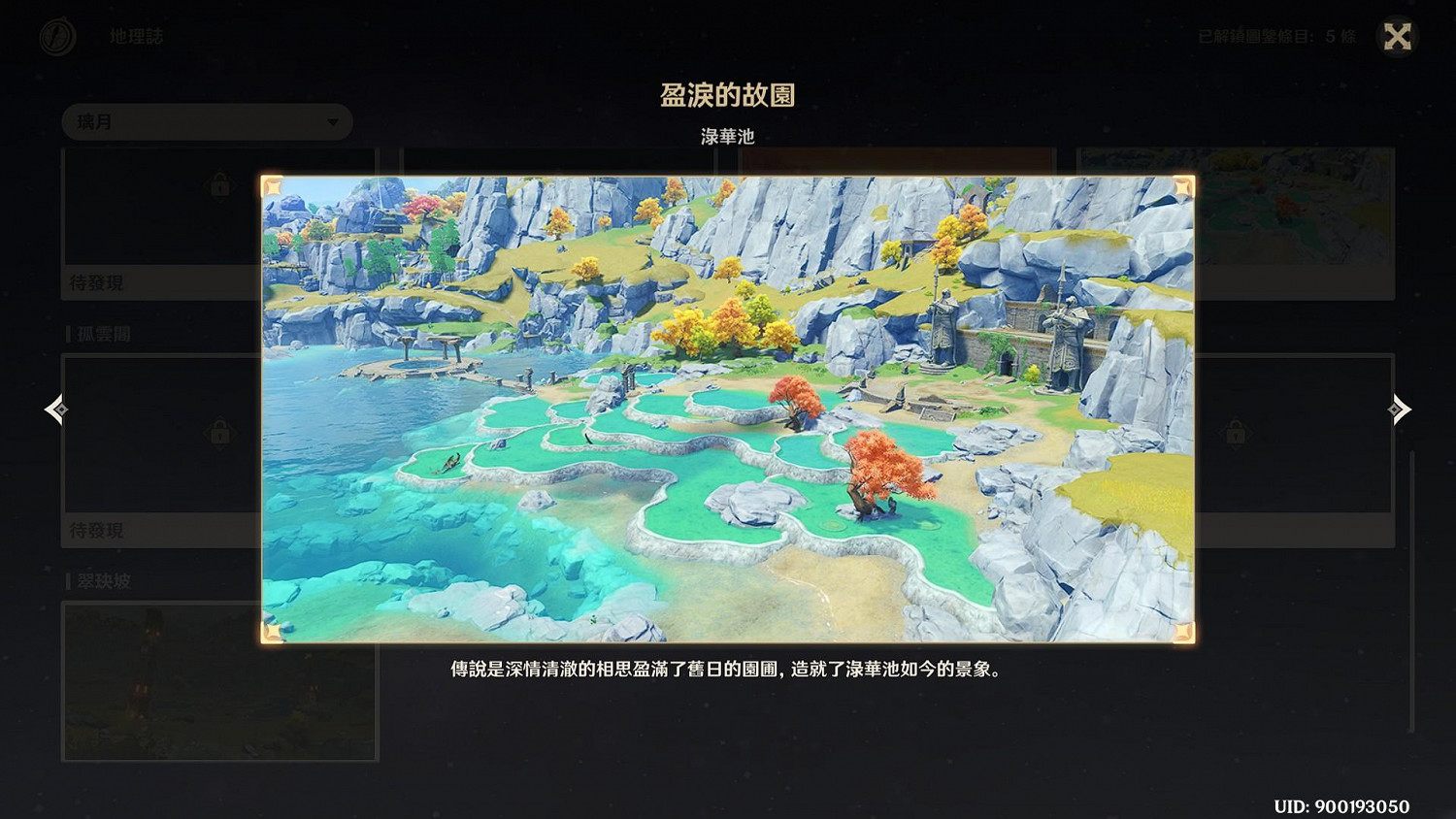The image size is (1456, 819).
Task: Advance to the next entry with the right arrow
Action: pyautogui.click(x=1400, y=409)
